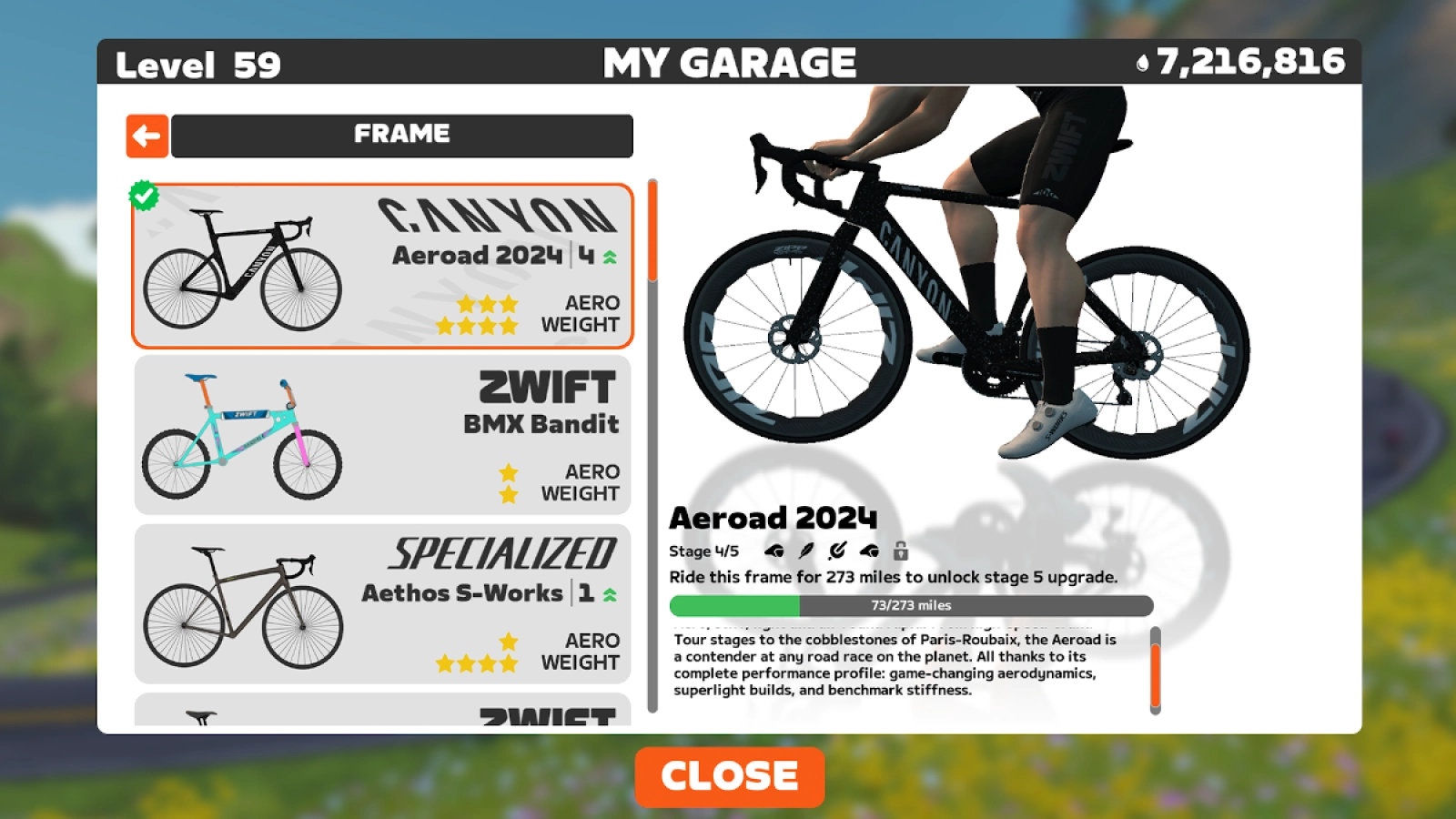Click the water drop currency icon

[1144, 60]
